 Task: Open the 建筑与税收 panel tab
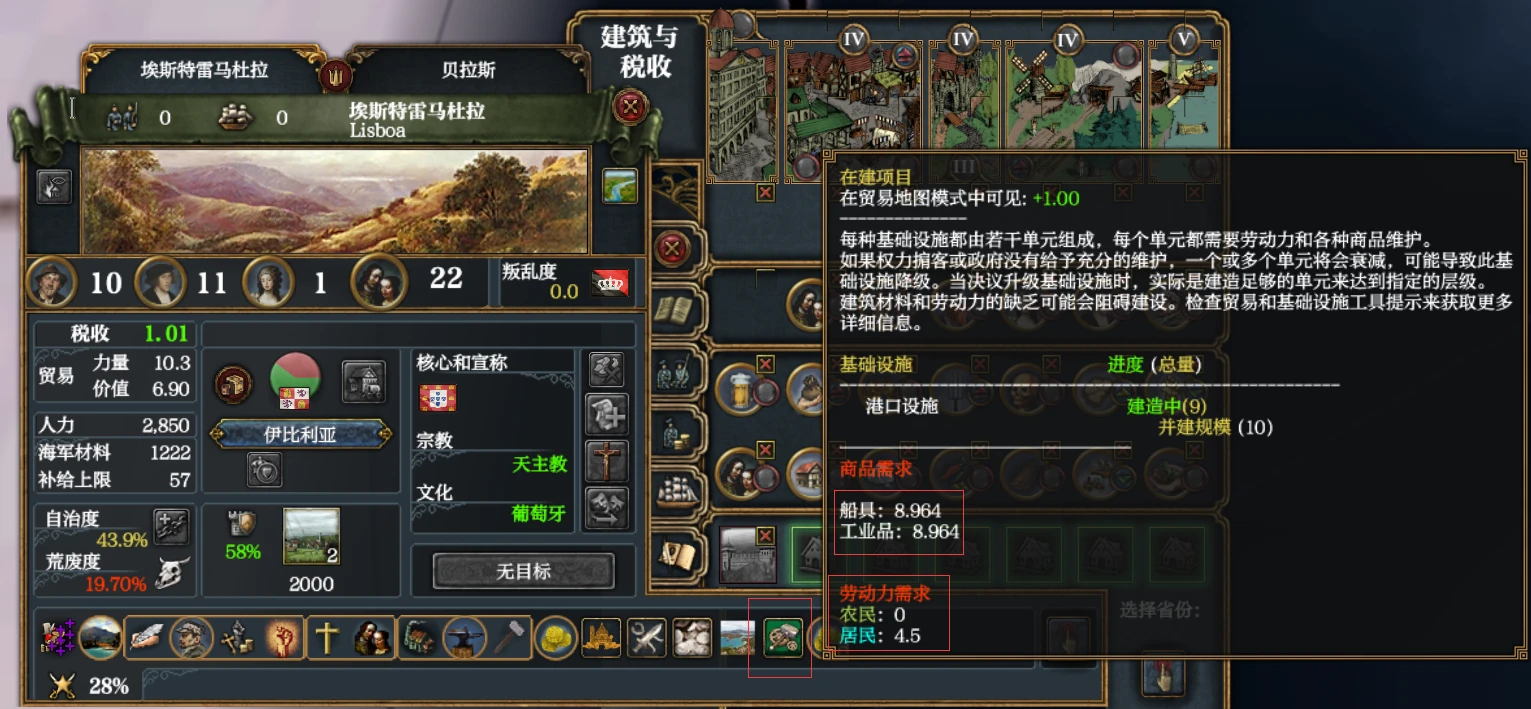point(637,52)
